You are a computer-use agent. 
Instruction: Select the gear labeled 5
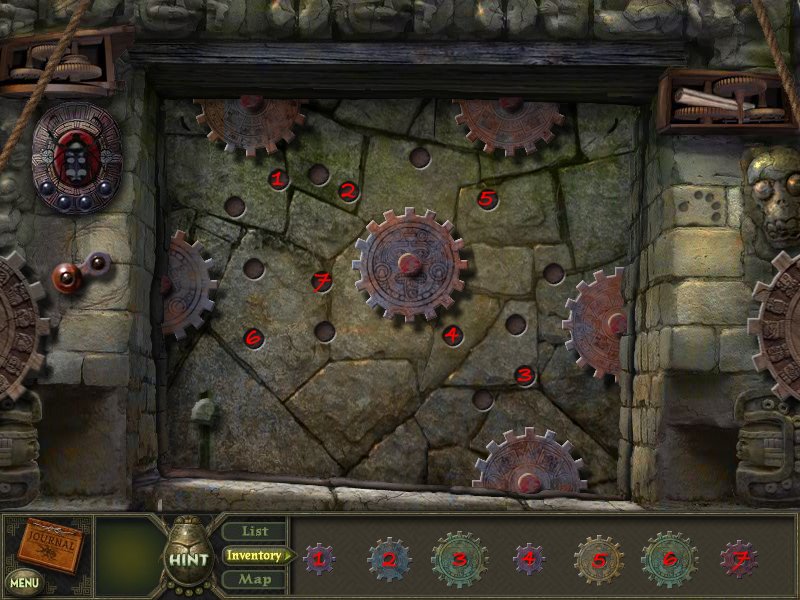(x=598, y=559)
